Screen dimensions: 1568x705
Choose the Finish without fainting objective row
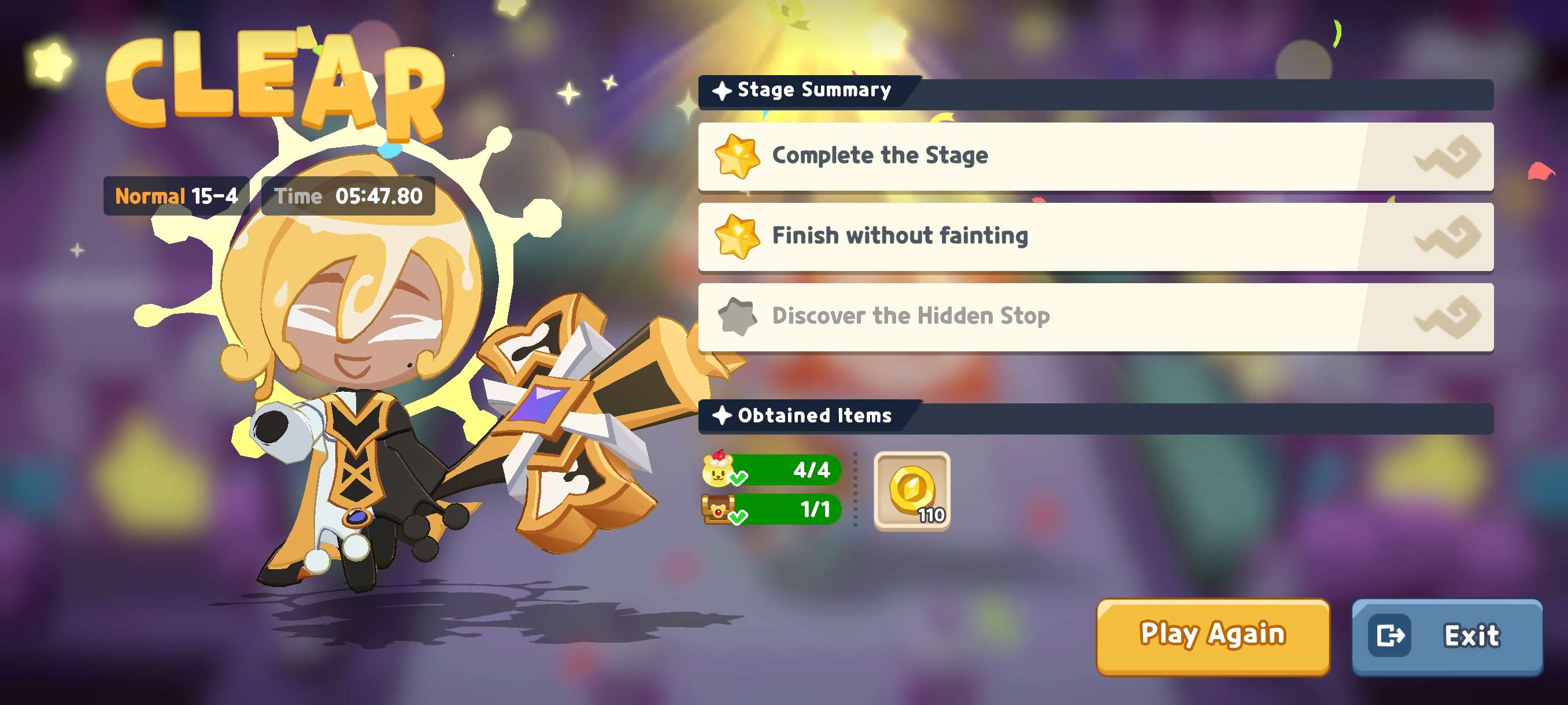pos(1095,236)
